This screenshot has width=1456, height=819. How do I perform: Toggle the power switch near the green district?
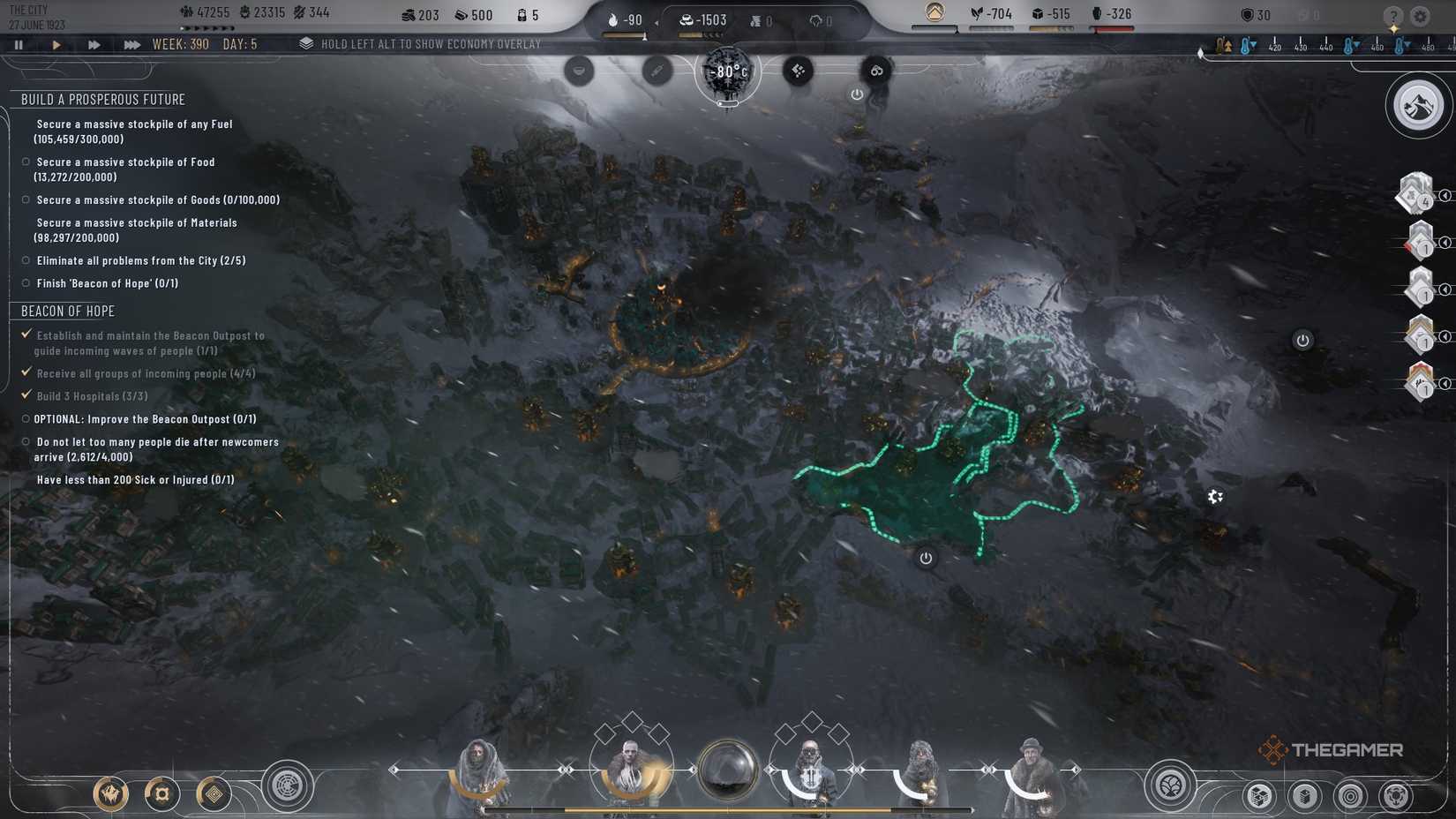click(925, 558)
